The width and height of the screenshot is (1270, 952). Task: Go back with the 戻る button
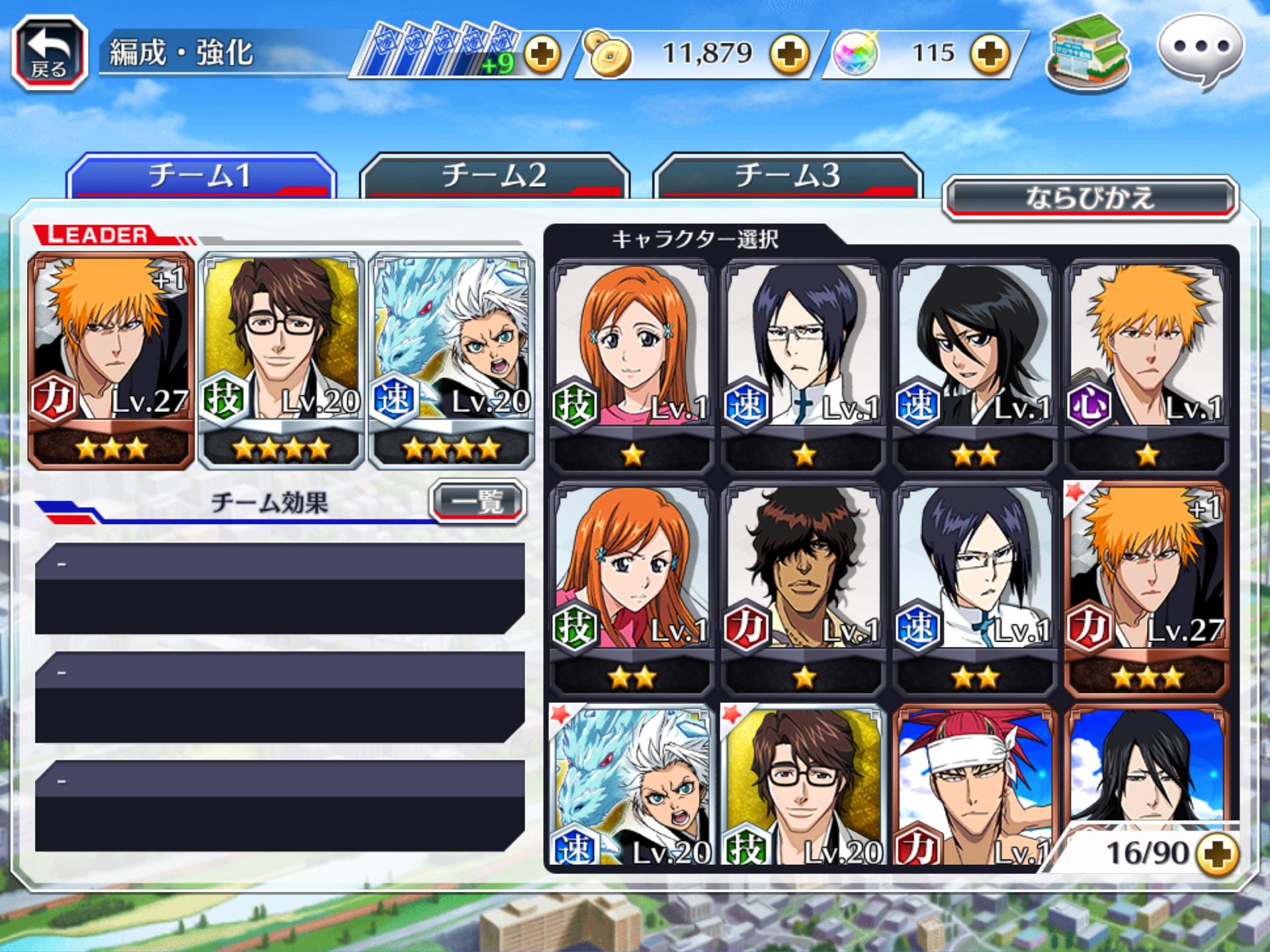[x=50, y=53]
